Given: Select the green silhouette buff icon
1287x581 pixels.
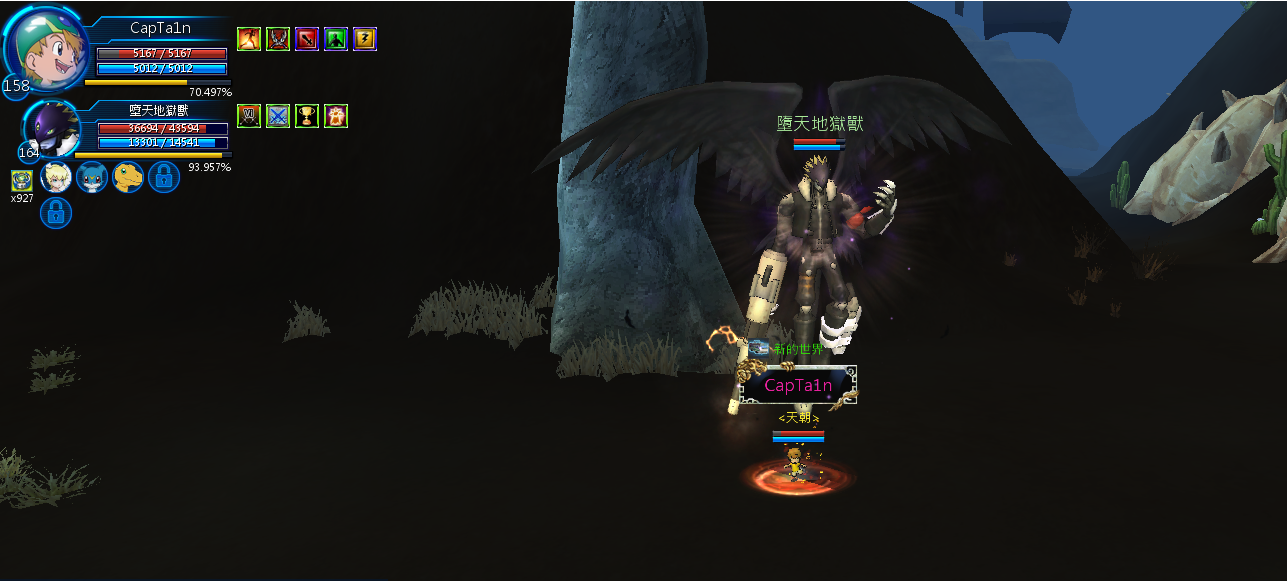Looking at the screenshot, I should point(335,39).
